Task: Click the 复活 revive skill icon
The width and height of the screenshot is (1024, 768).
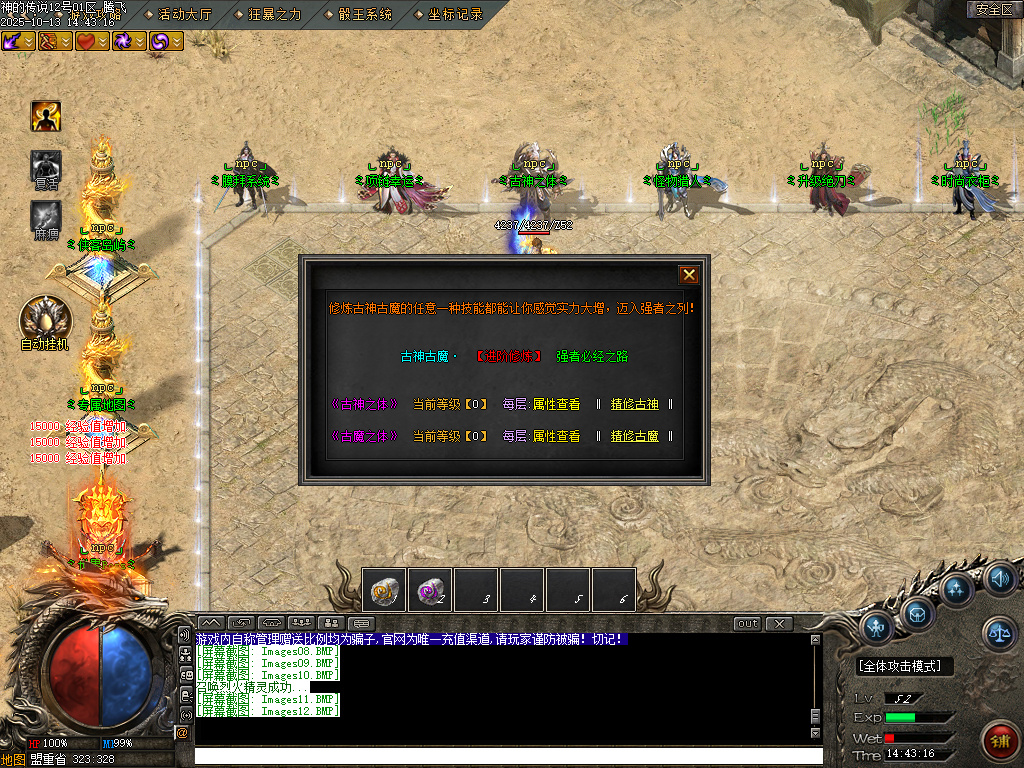Action: [x=46, y=165]
